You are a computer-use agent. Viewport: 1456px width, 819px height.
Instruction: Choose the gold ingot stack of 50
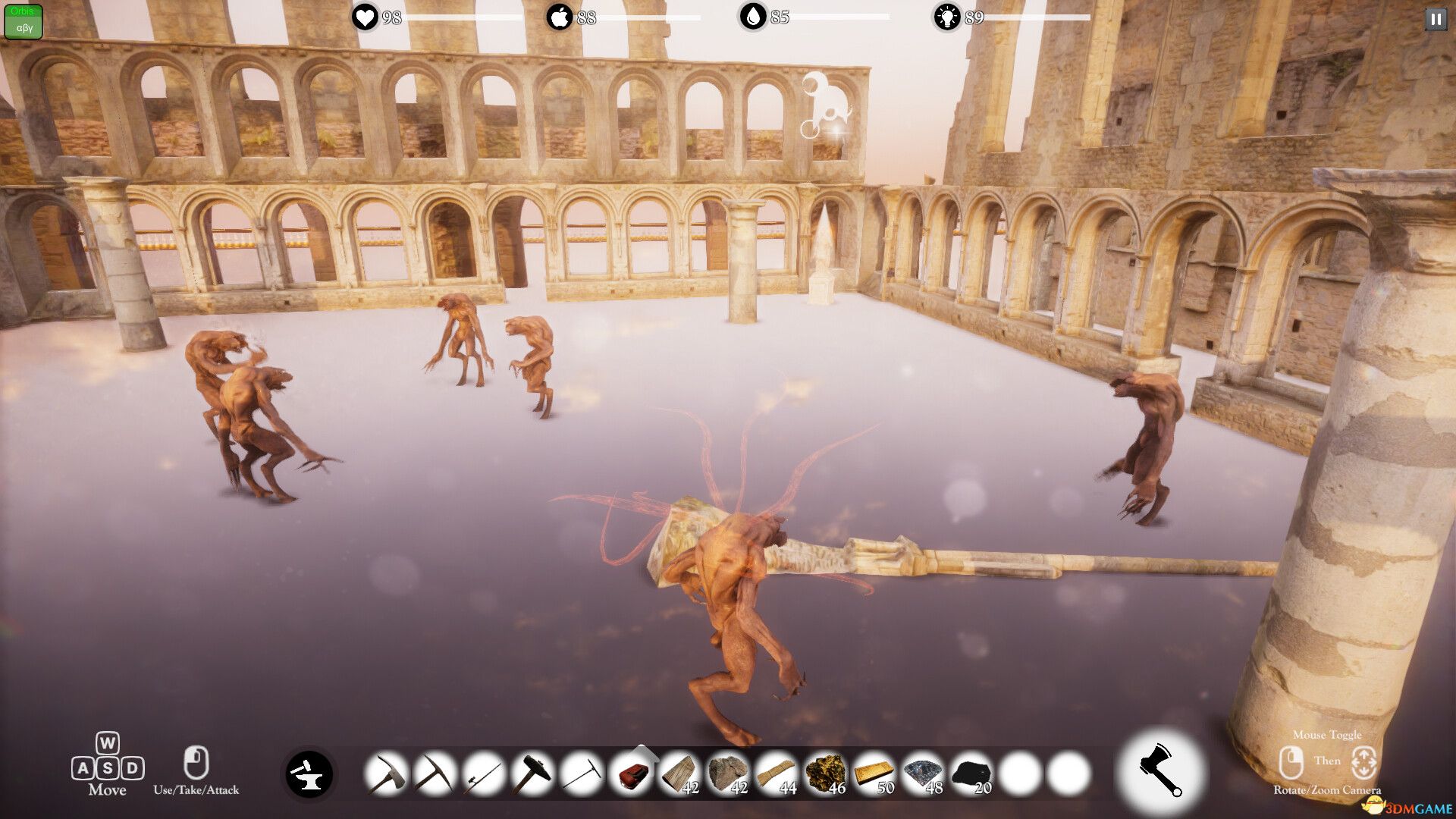click(874, 774)
